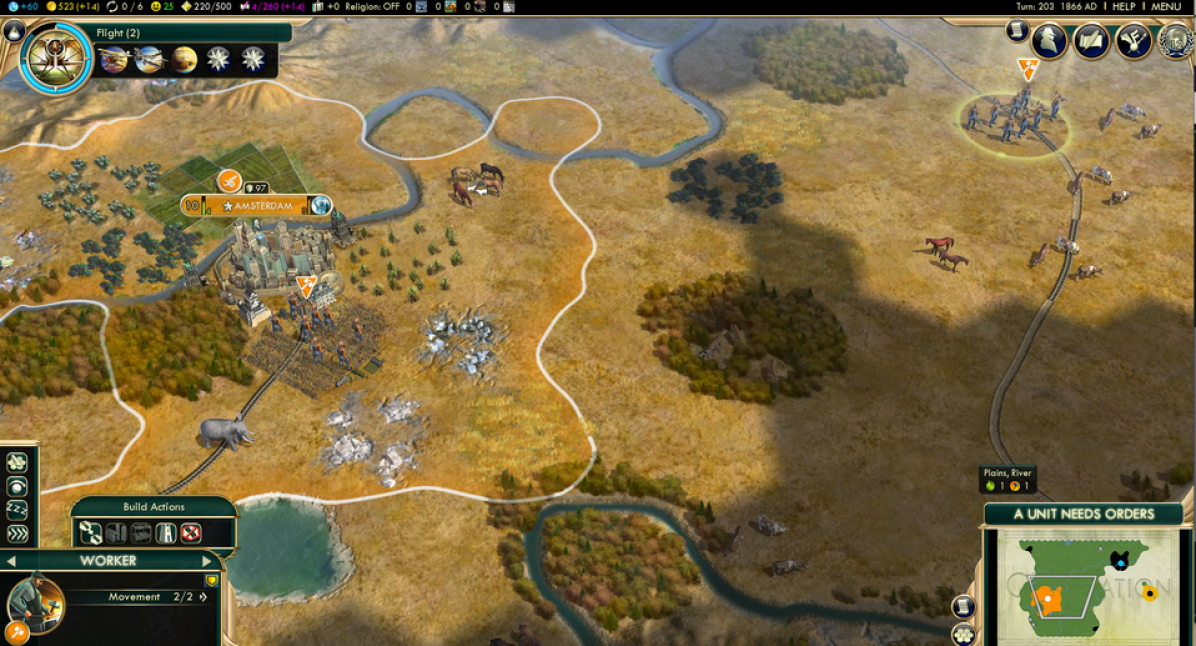This screenshot has width=1196, height=646.
Task: Cycle to the previous unit arrow
Action: (x=9, y=561)
